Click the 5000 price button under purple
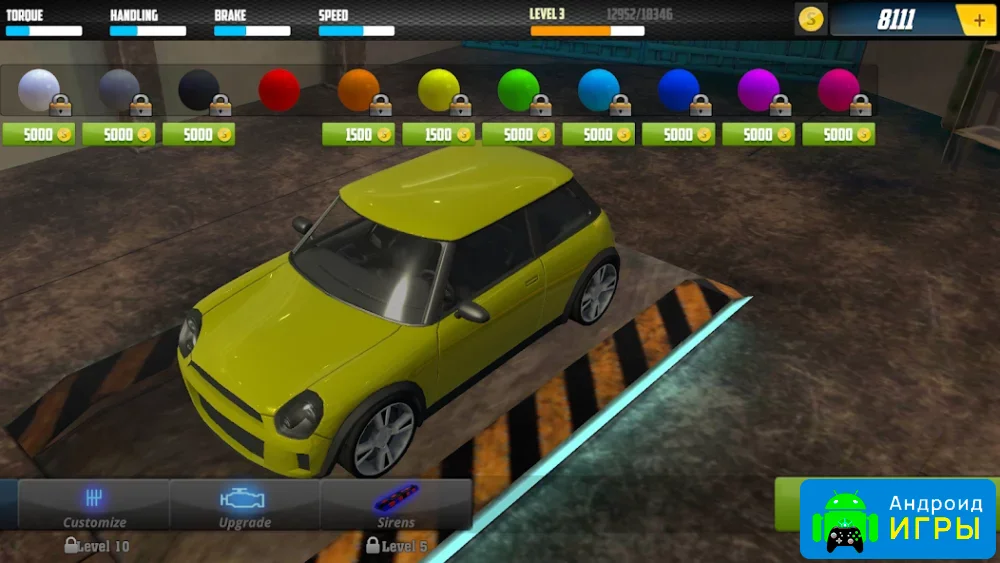Image resolution: width=1000 pixels, height=563 pixels. 759,134
